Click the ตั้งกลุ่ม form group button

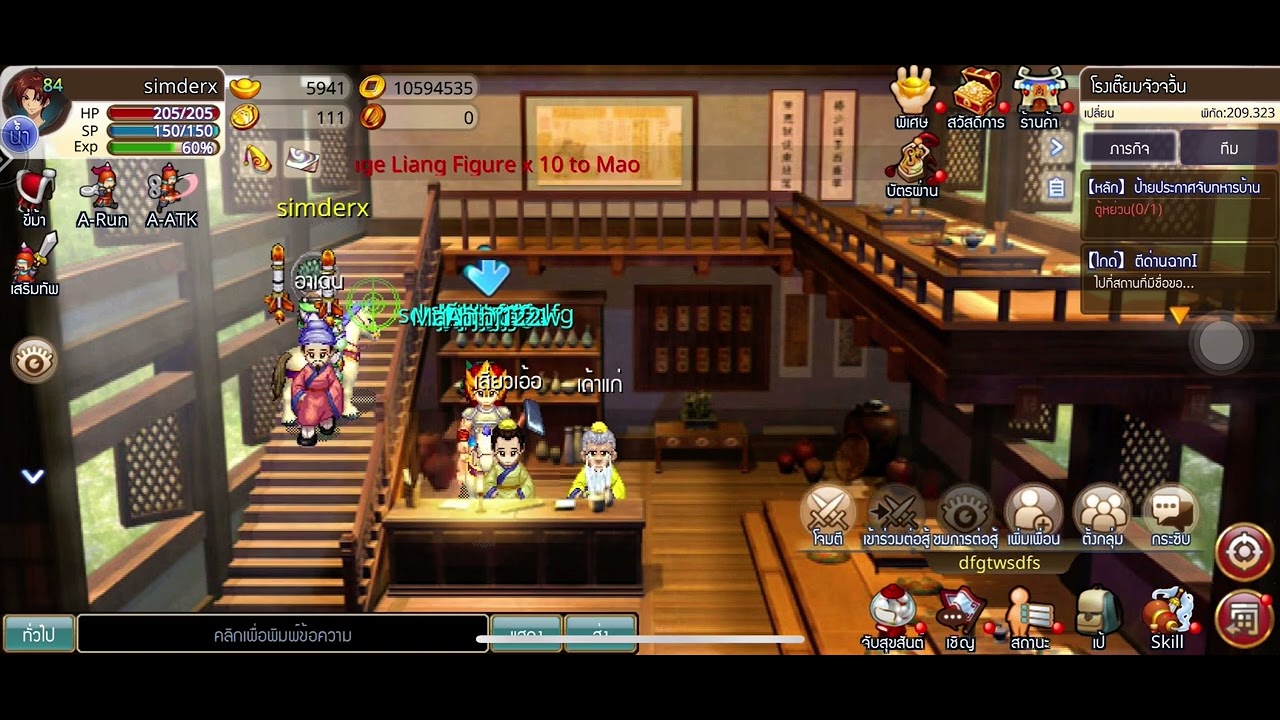pyautogui.click(x=1102, y=514)
